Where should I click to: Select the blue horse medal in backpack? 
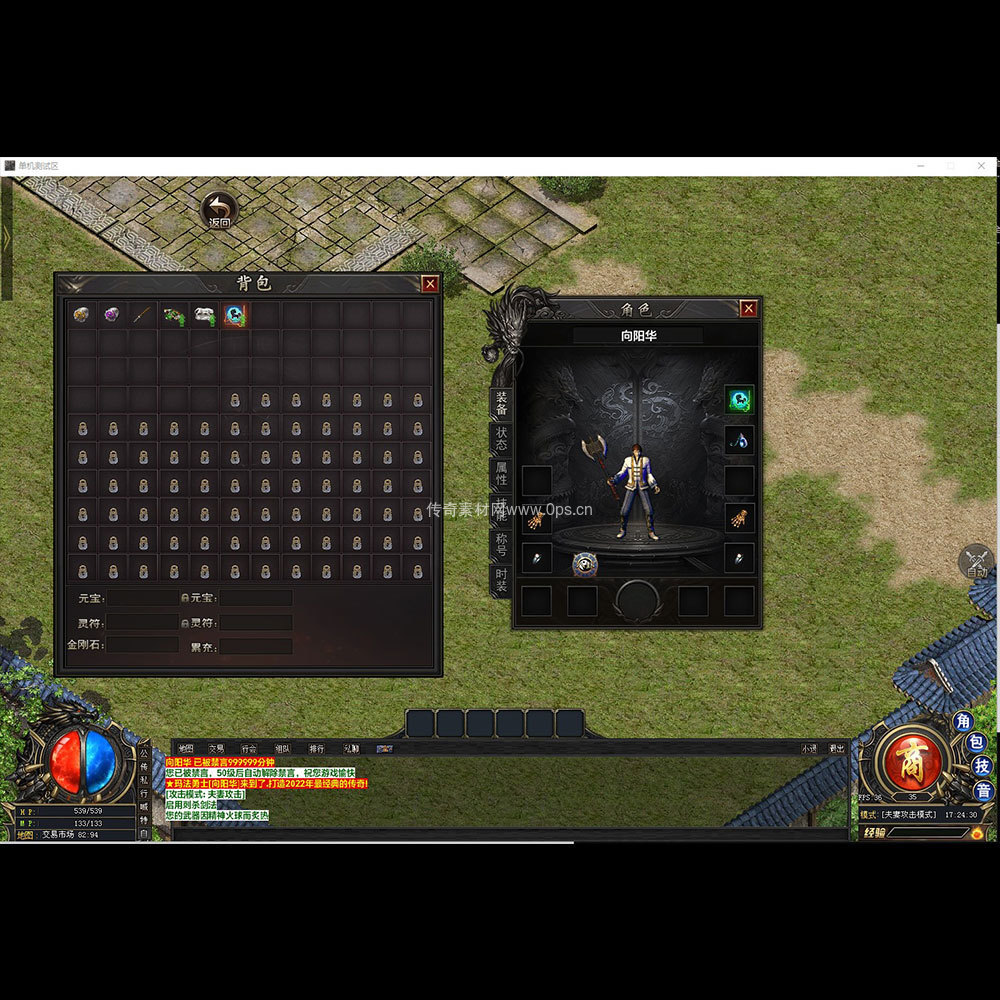(235, 315)
